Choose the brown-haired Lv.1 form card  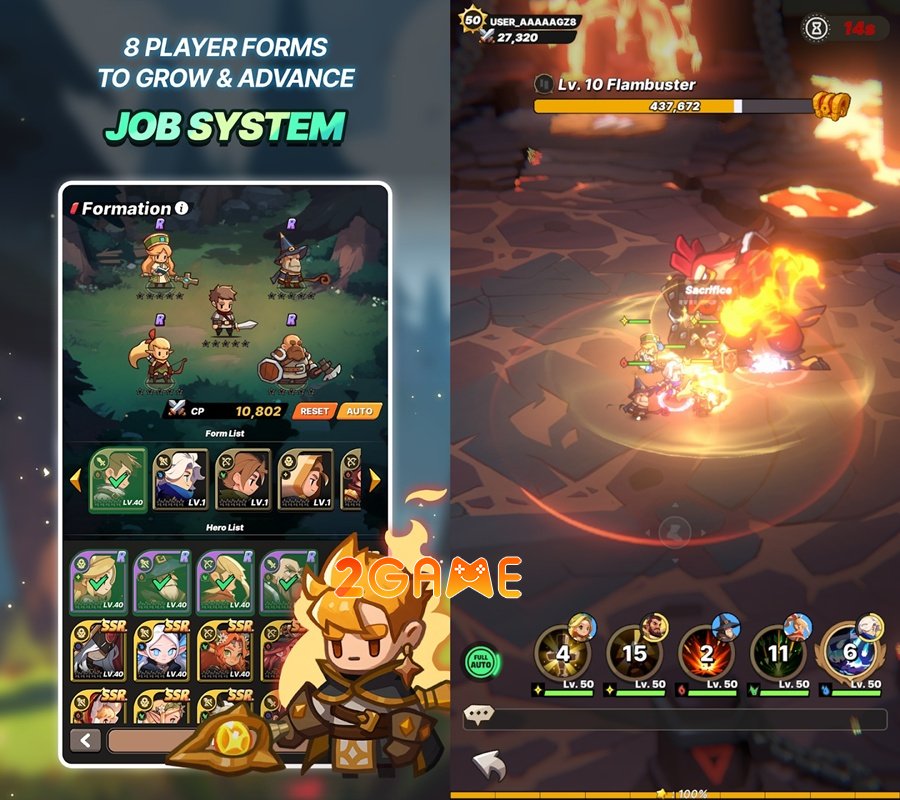[243, 480]
